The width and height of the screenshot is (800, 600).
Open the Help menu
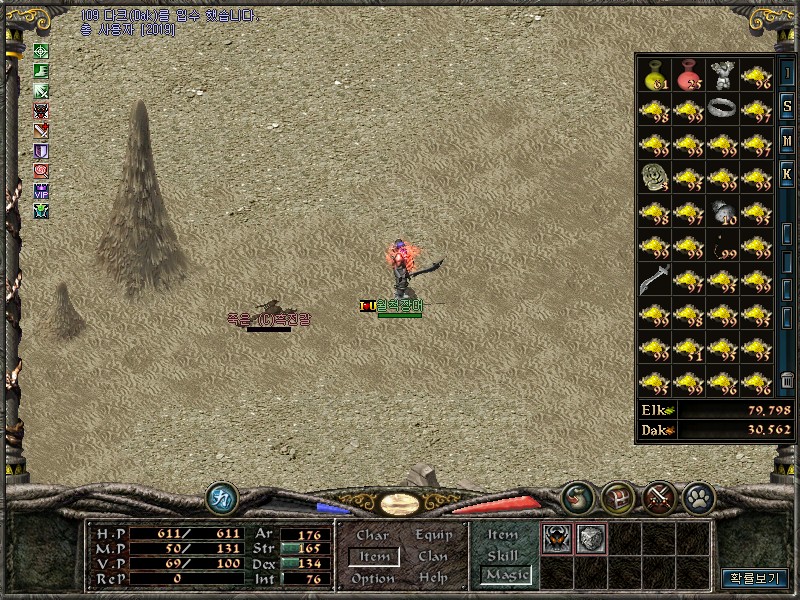[x=433, y=578]
